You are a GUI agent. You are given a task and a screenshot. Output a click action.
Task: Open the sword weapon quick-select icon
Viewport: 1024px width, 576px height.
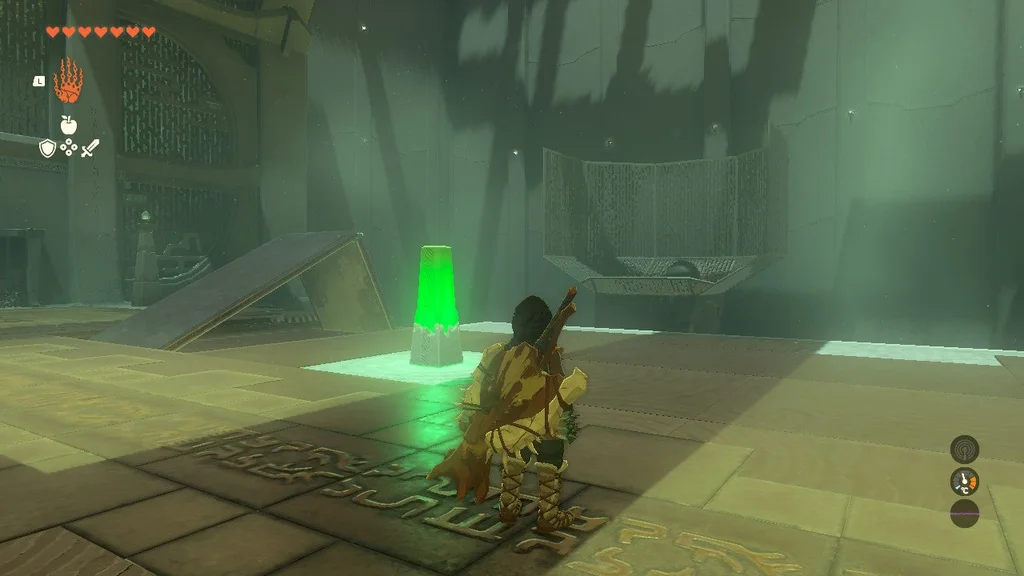pos(90,148)
